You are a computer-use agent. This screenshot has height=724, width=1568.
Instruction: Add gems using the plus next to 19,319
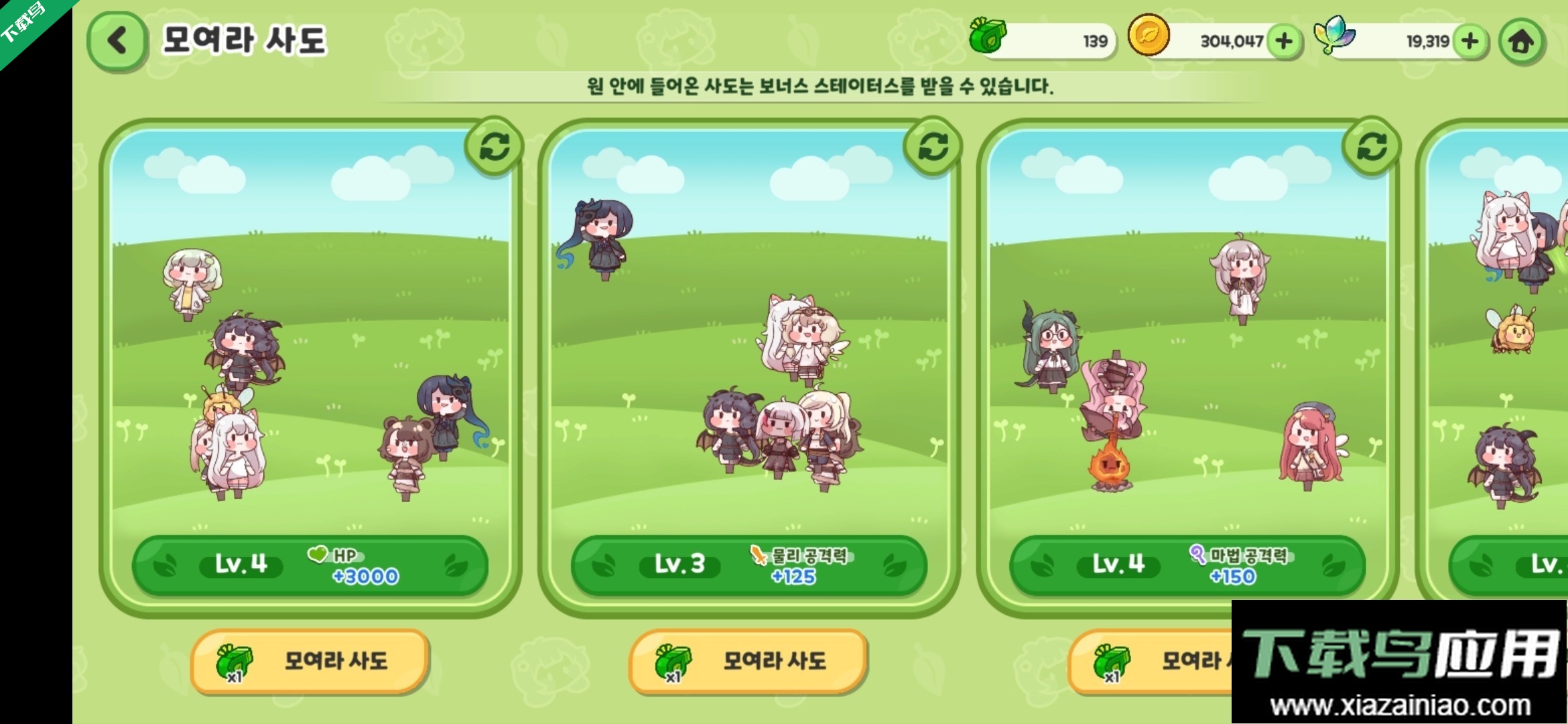(1469, 40)
